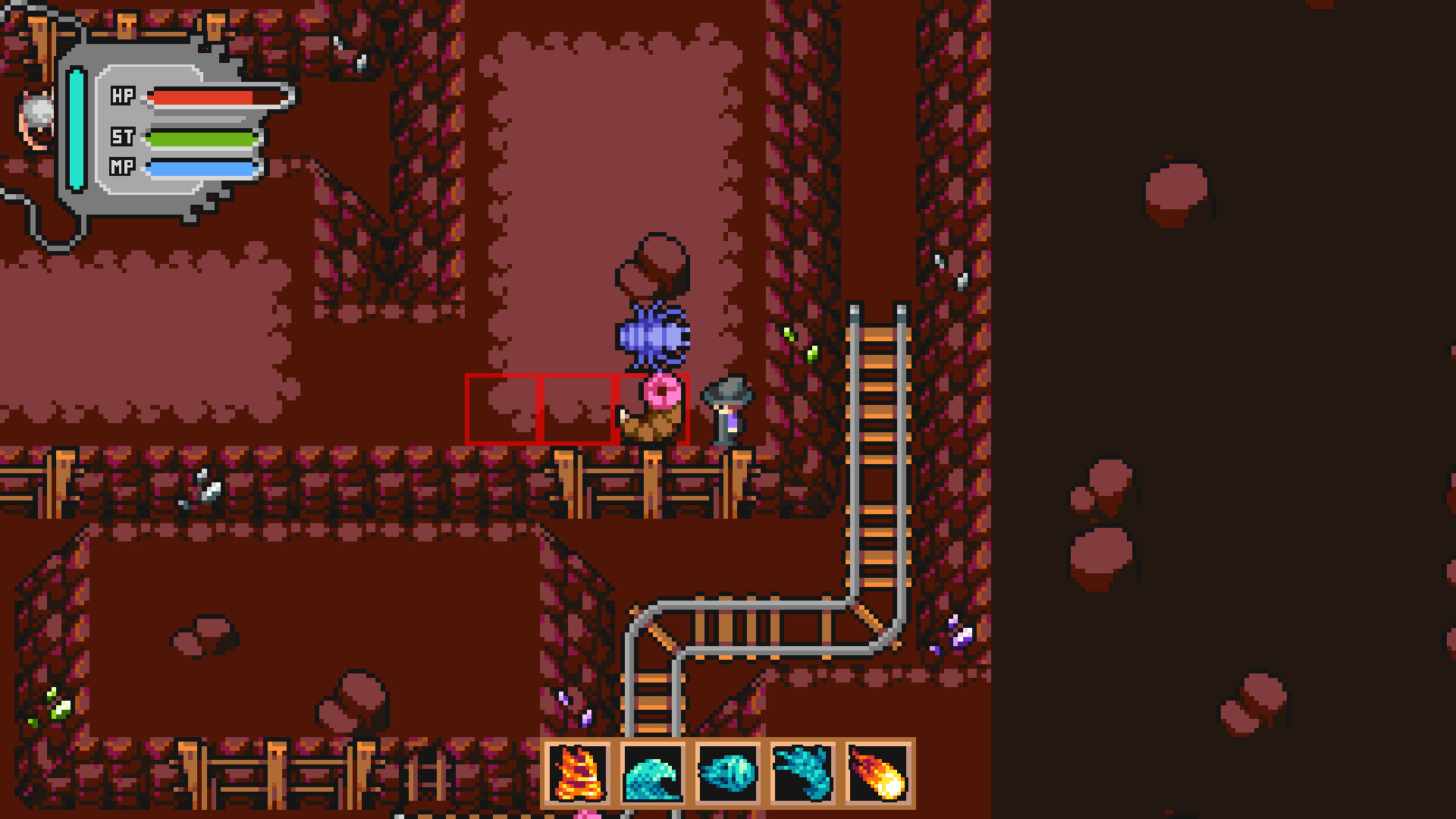1456x819 pixels.
Task: Click the pink donut item near the player
Action: [661, 391]
